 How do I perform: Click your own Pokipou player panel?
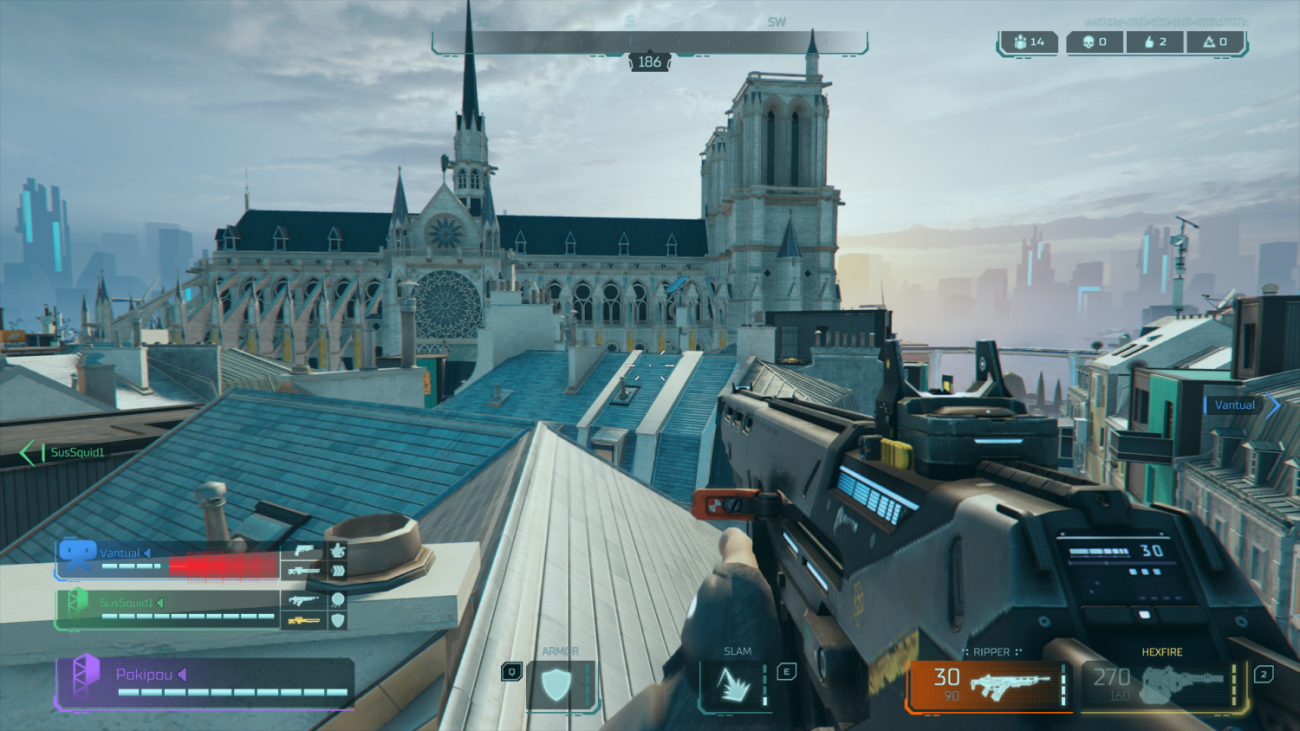(x=204, y=683)
